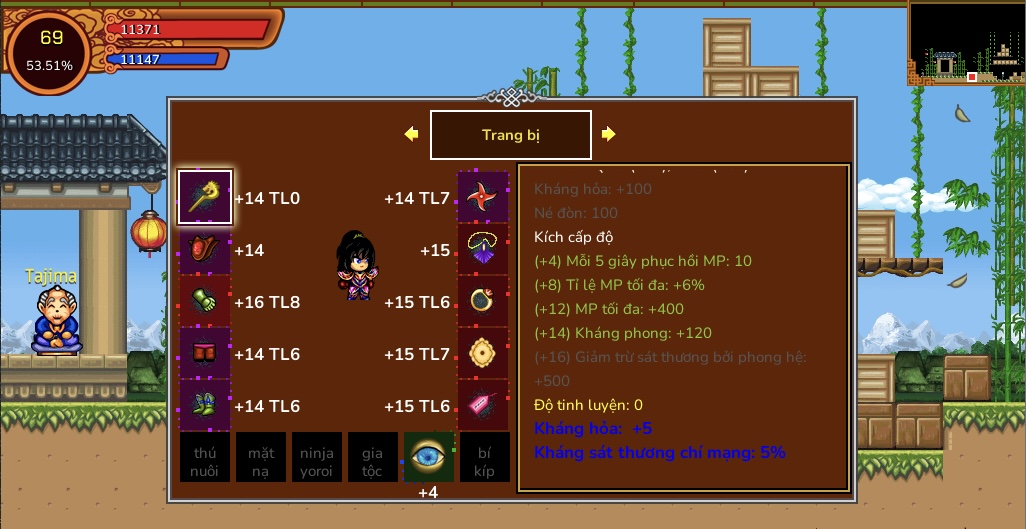The height and width of the screenshot is (529, 1026).
Task: Open the minimap
Action: point(966,42)
